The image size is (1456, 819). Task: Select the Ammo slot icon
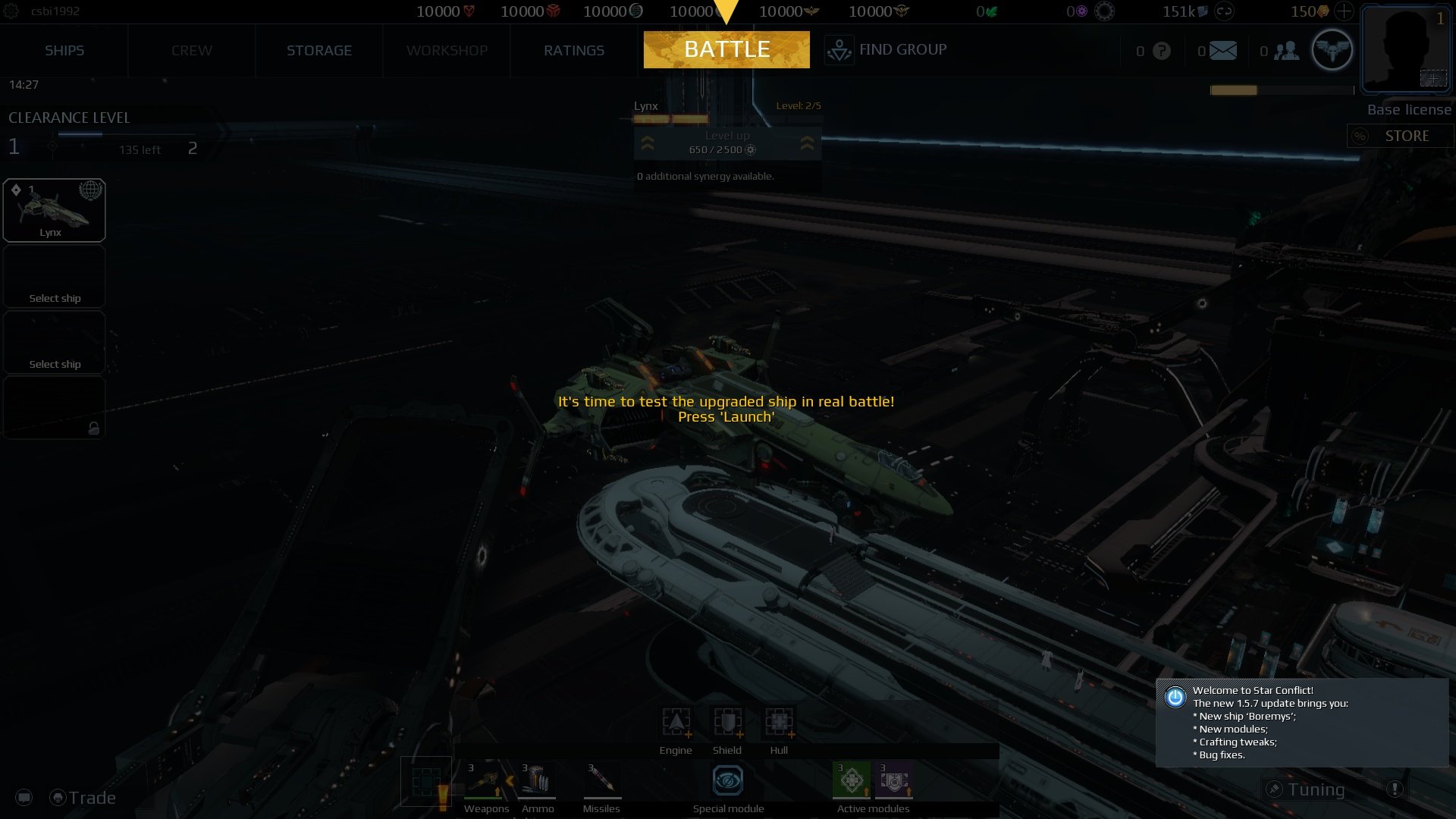(538, 781)
